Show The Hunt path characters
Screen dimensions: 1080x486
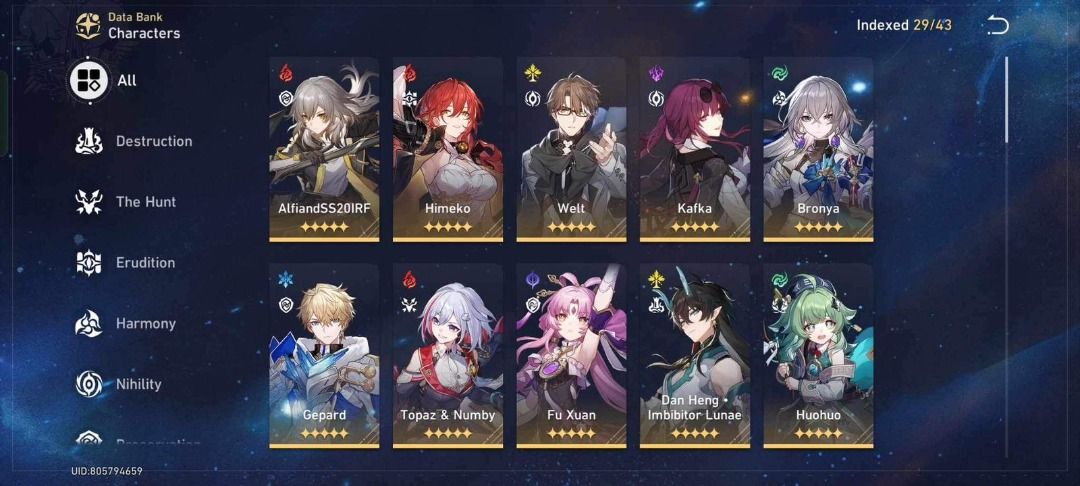pyautogui.click(x=128, y=202)
